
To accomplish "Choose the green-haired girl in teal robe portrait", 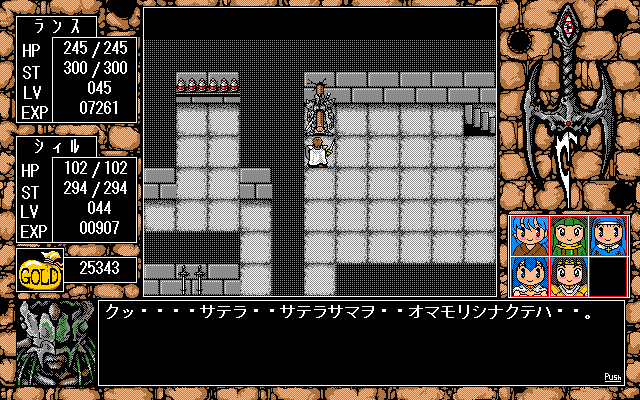I will pos(568,236).
